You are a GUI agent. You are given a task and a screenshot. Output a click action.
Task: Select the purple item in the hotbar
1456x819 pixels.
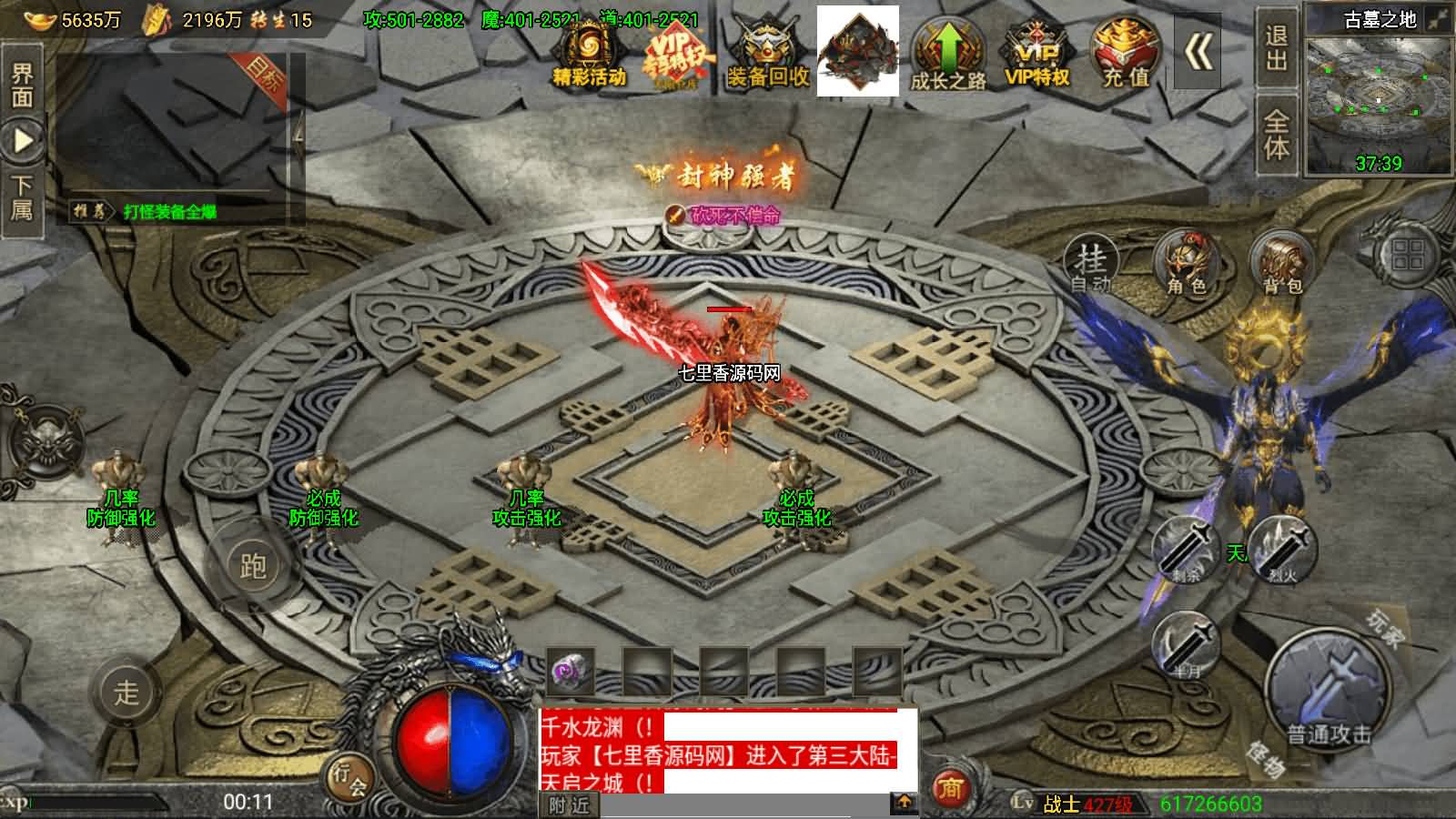(x=571, y=673)
